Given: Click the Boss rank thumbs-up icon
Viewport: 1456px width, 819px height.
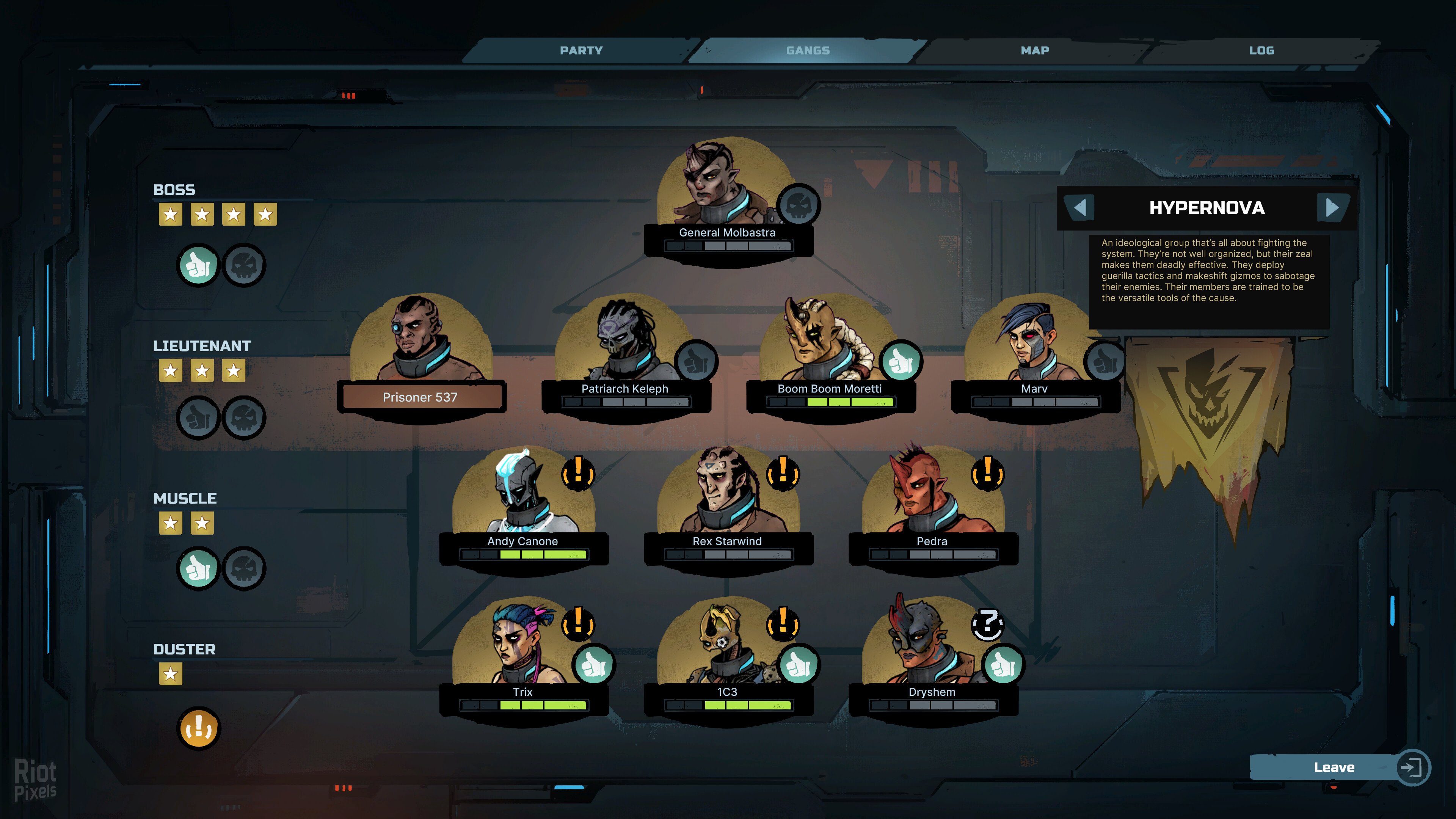Looking at the screenshot, I should click(x=198, y=265).
